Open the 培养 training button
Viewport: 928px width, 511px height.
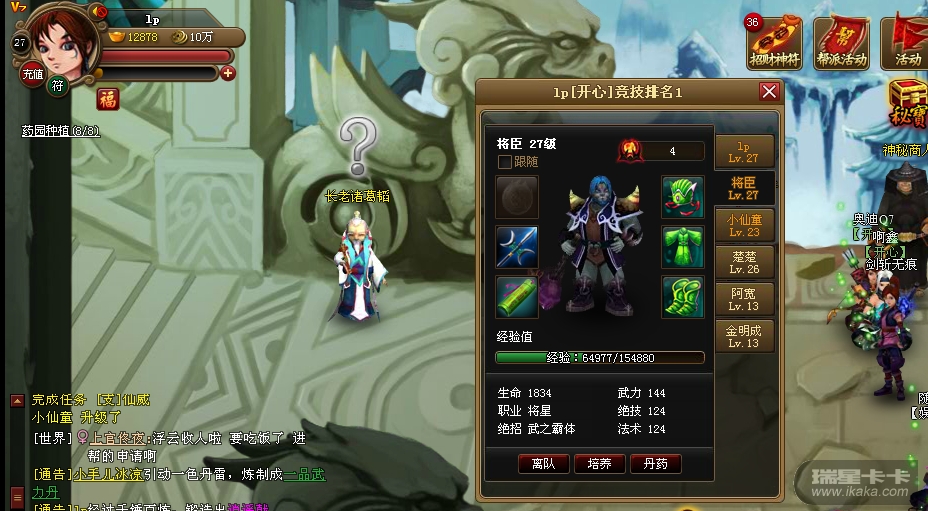click(x=600, y=464)
